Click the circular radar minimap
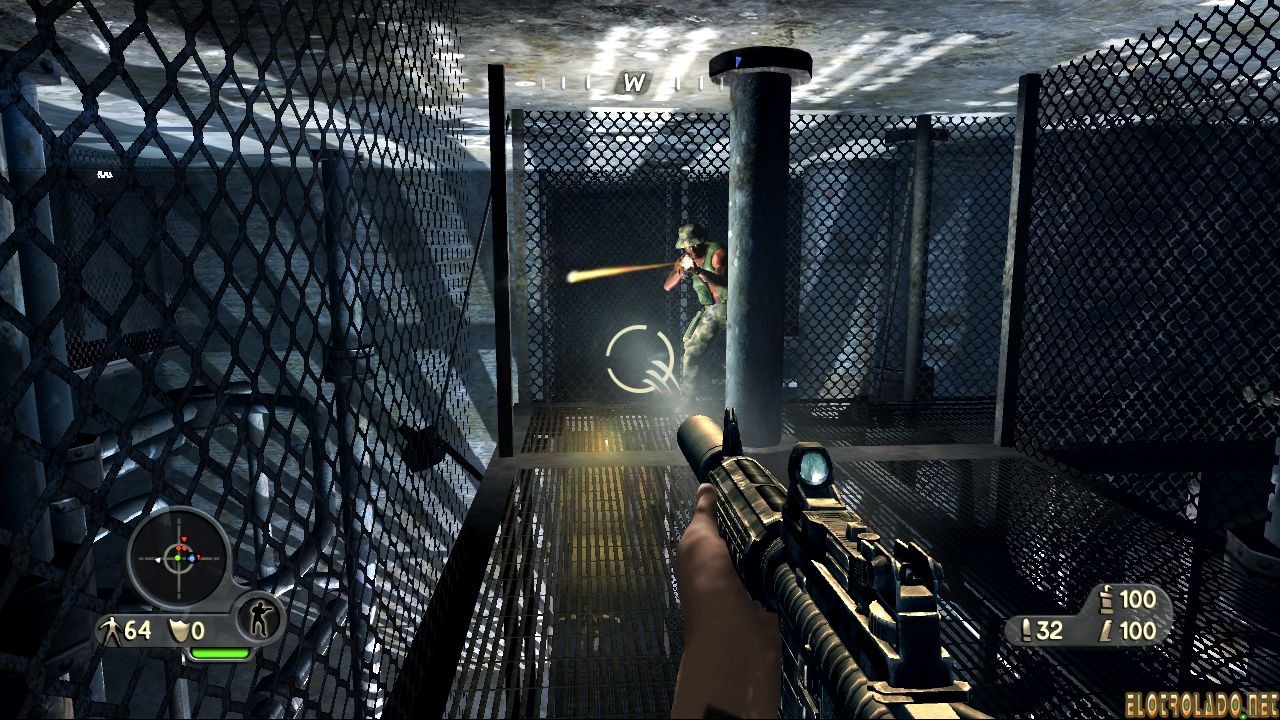Viewport: 1280px width, 720px height. coord(179,557)
